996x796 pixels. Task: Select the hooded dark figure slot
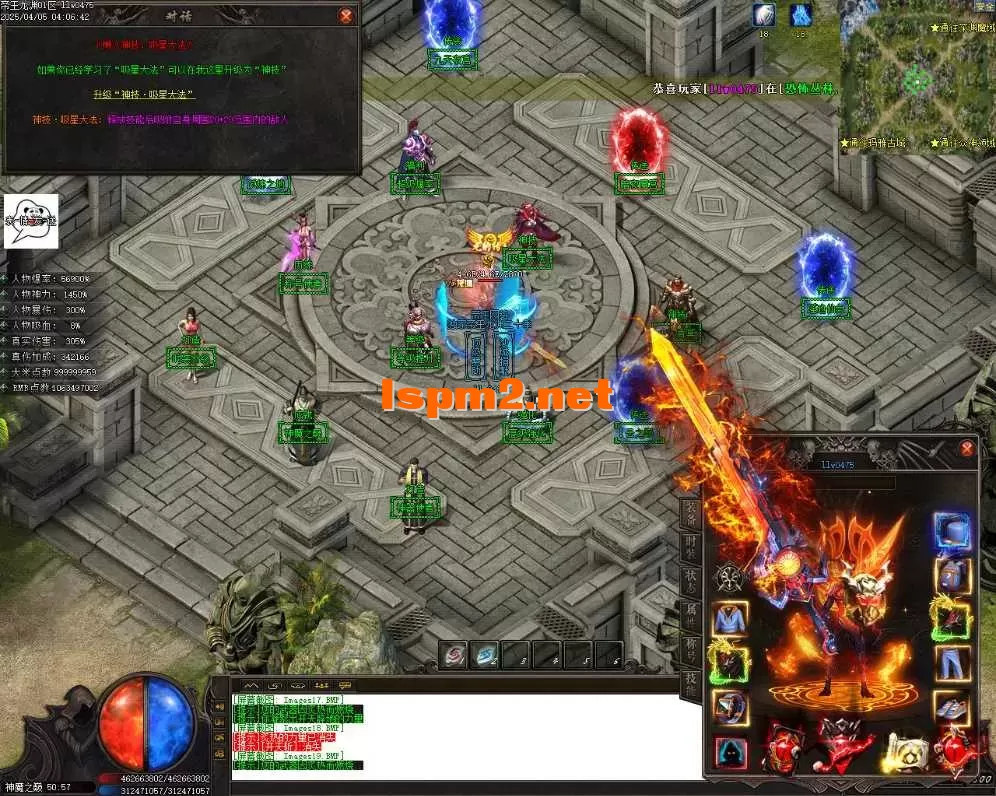tap(729, 752)
